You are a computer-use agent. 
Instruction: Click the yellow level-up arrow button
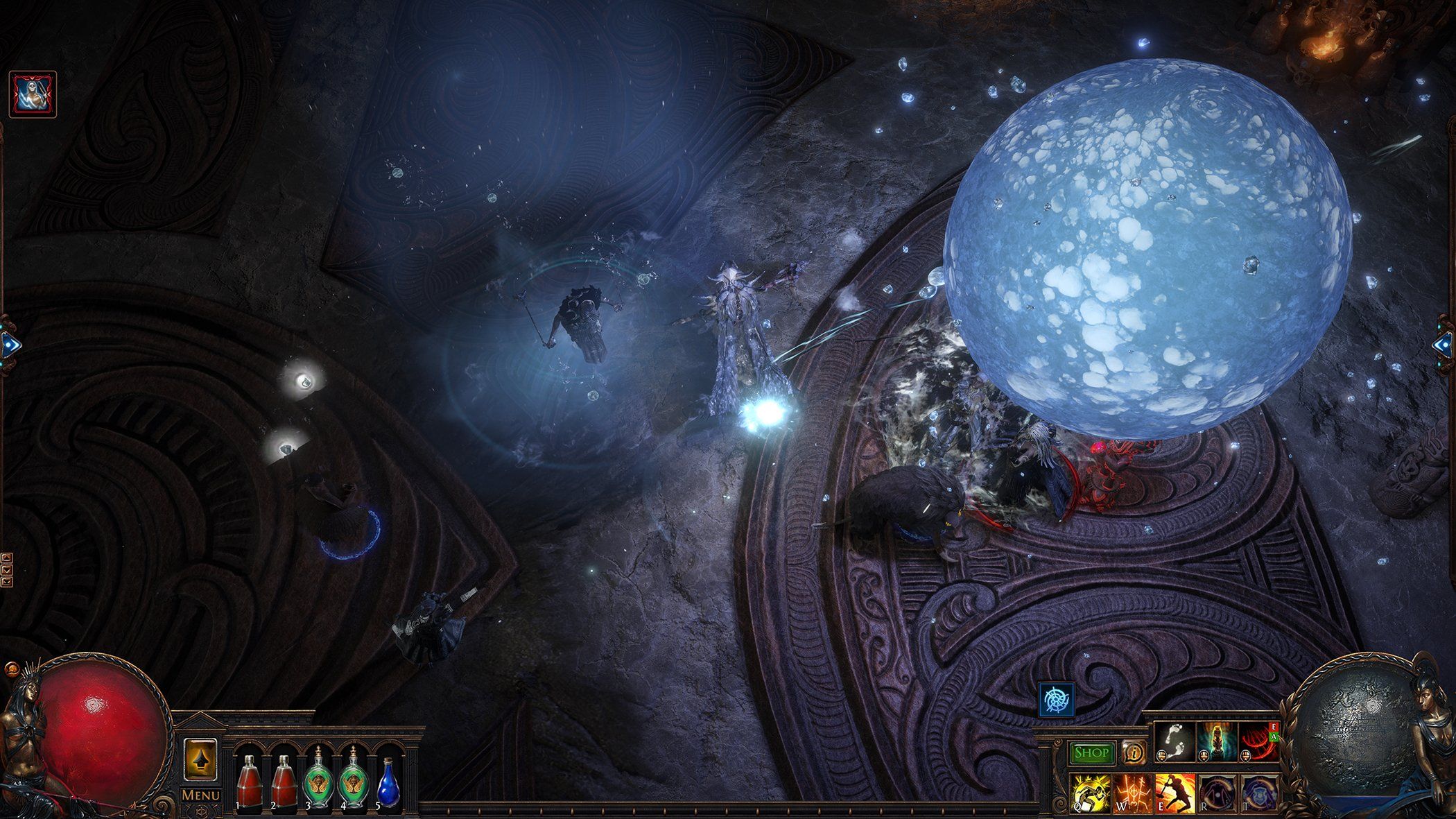pos(200,761)
